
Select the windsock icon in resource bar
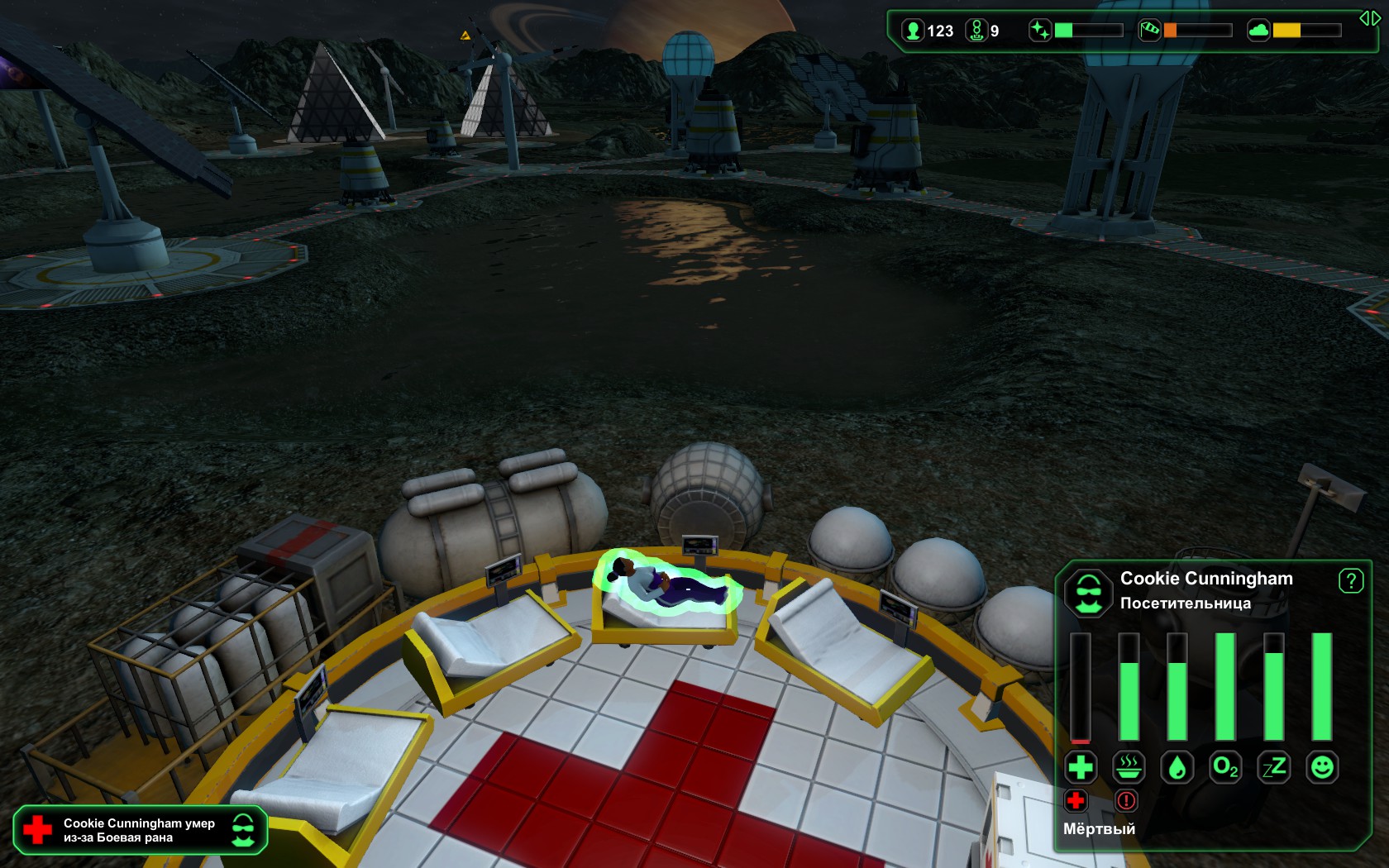[1150, 31]
